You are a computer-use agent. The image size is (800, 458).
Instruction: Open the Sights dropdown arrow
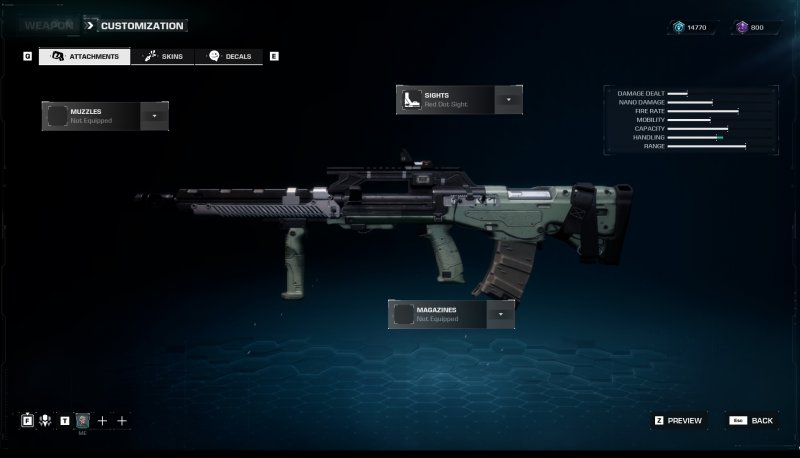pos(509,100)
